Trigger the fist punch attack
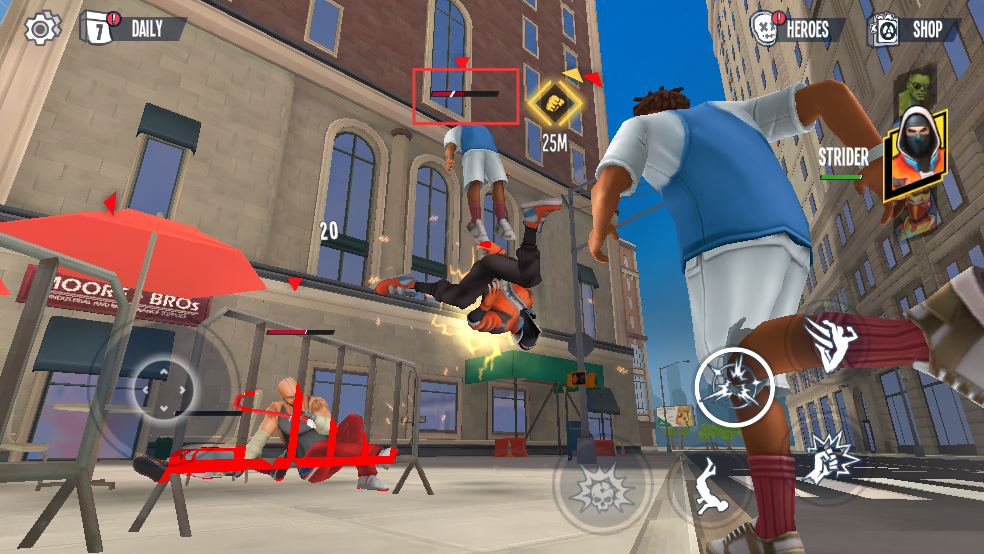Image resolution: width=984 pixels, height=554 pixels. (x=828, y=459)
